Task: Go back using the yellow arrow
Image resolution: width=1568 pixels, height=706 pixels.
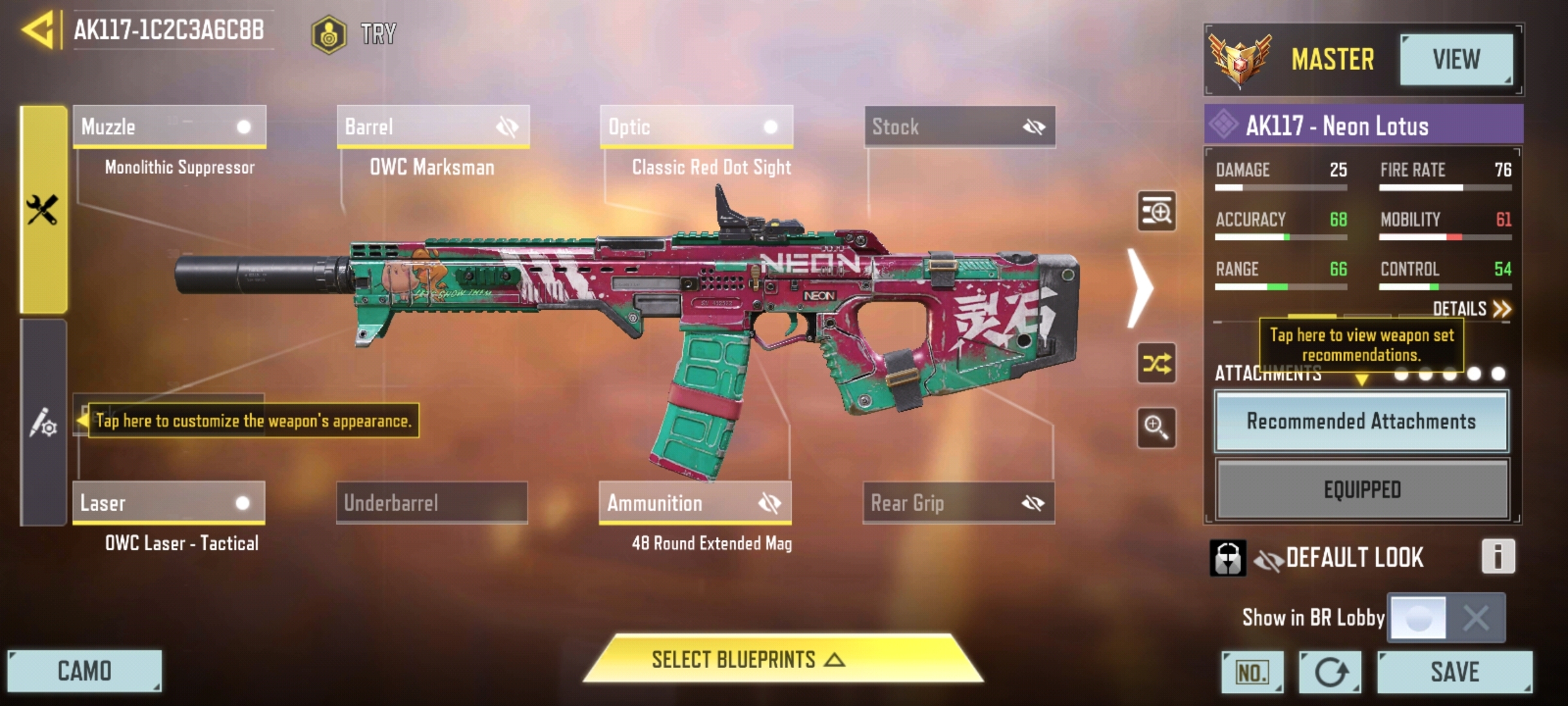Action: click(x=37, y=30)
